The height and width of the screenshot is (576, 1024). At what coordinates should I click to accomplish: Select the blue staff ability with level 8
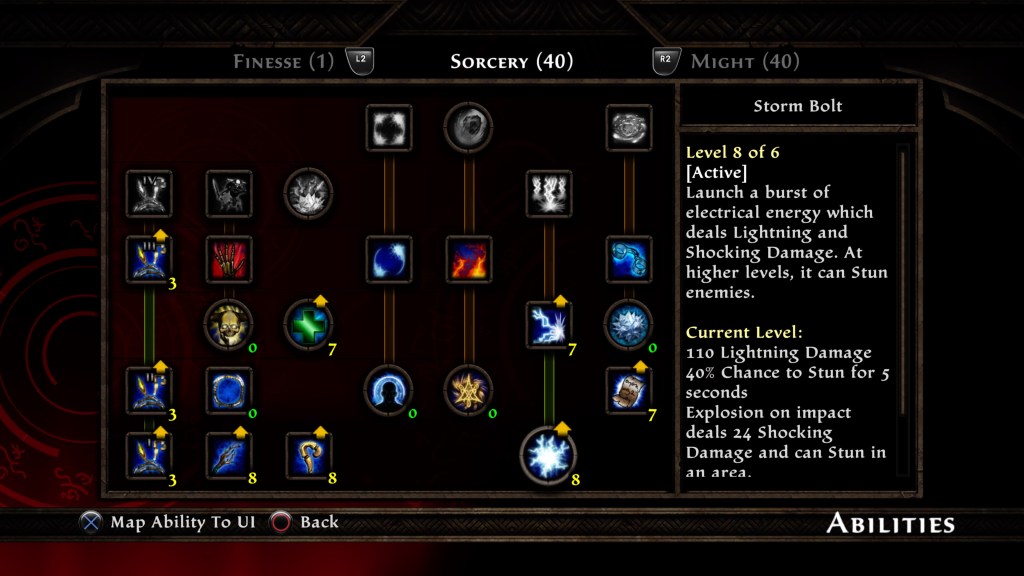229,455
